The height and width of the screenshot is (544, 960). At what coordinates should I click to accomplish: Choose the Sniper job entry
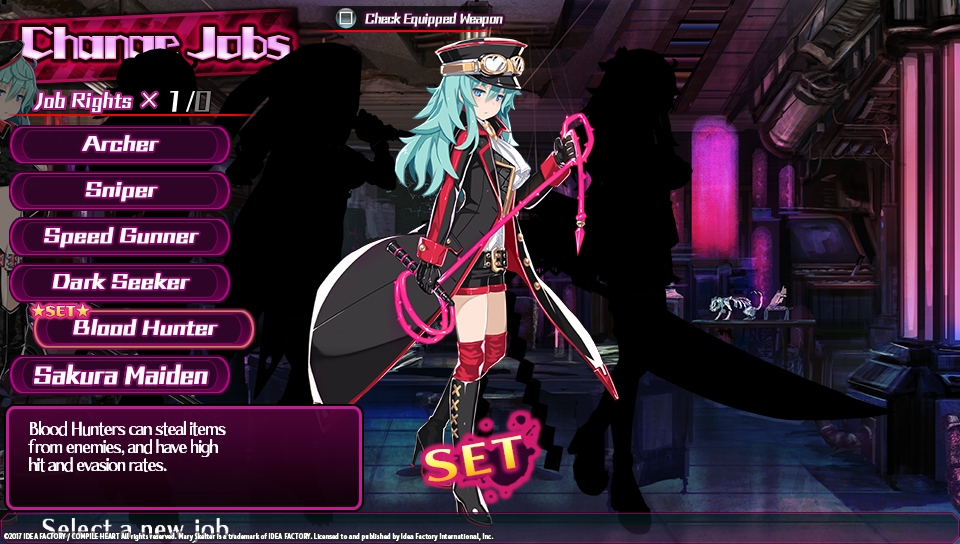point(120,190)
